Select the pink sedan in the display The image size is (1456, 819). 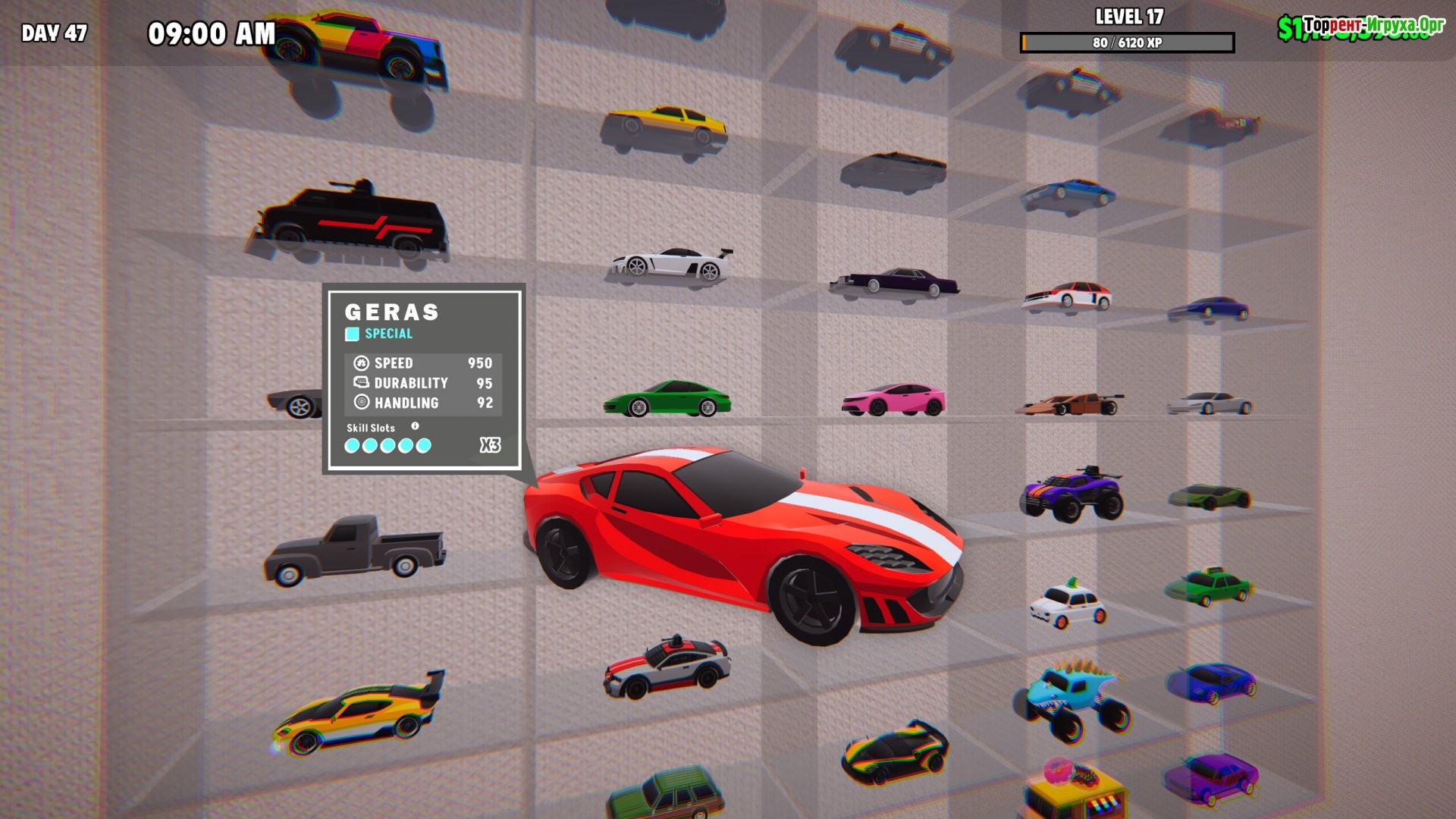[x=893, y=400]
